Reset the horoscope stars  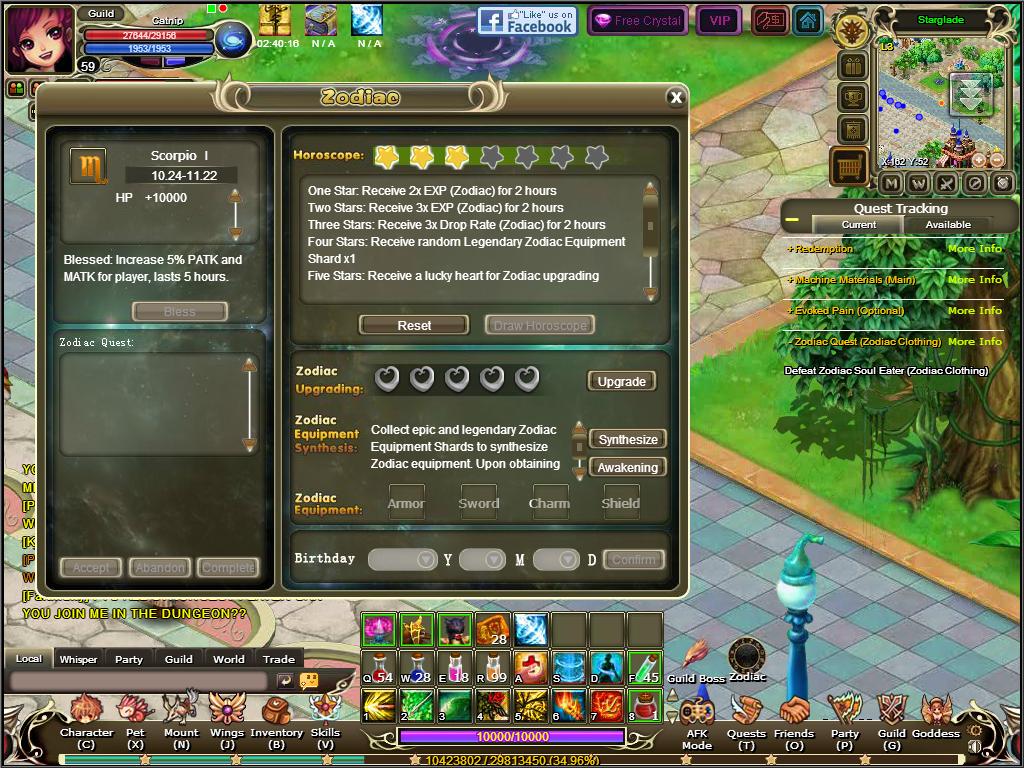414,325
